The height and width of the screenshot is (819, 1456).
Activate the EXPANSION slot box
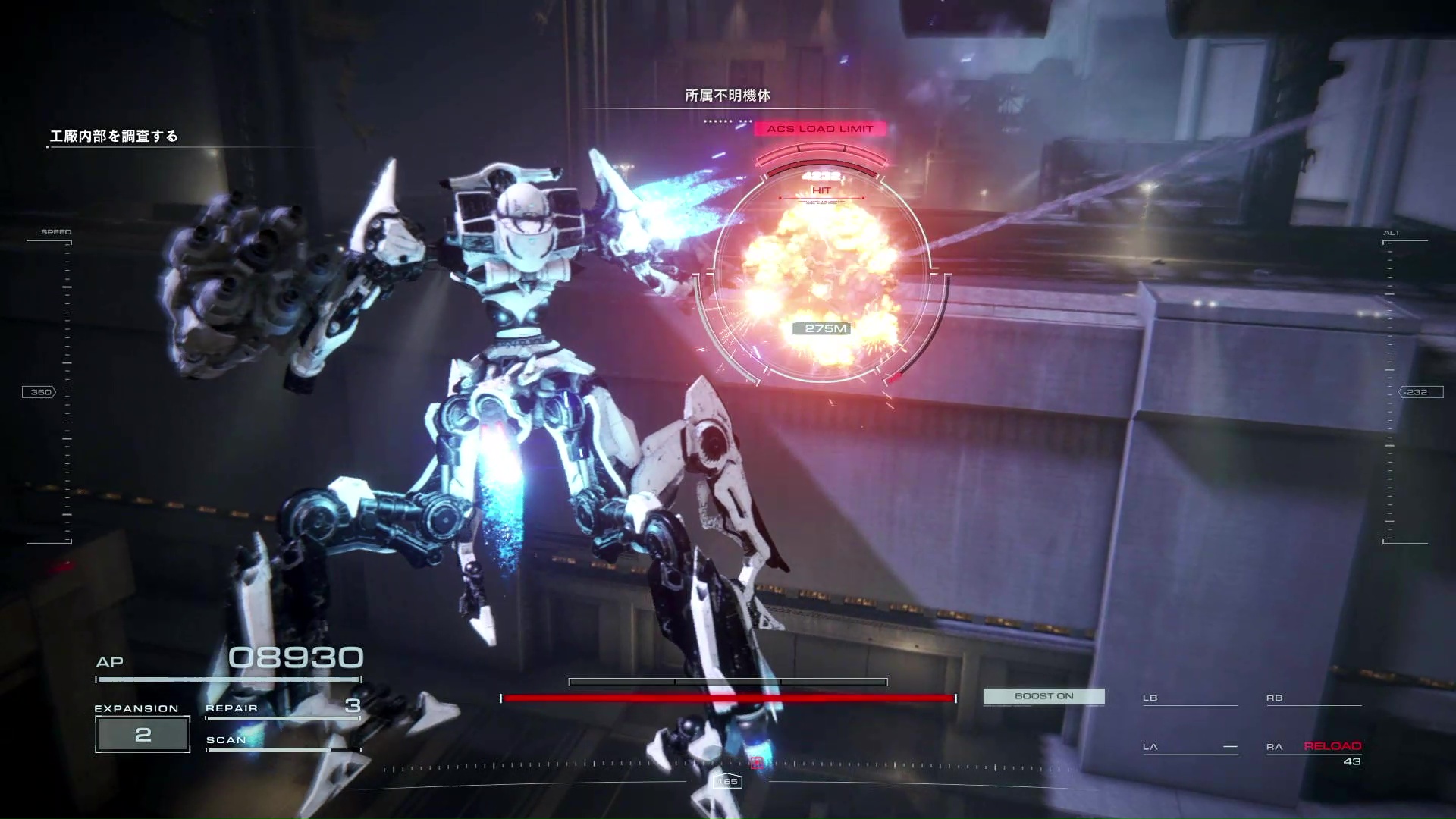[x=143, y=734]
